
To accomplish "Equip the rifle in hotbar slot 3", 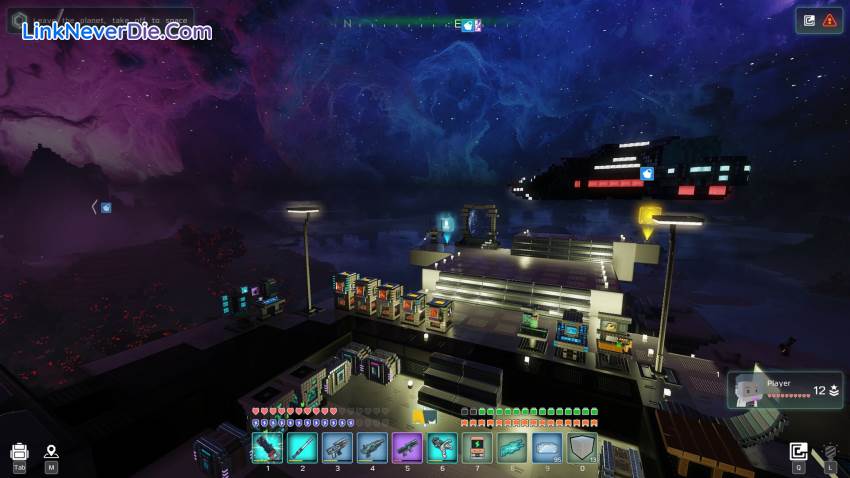I will [x=337, y=447].
